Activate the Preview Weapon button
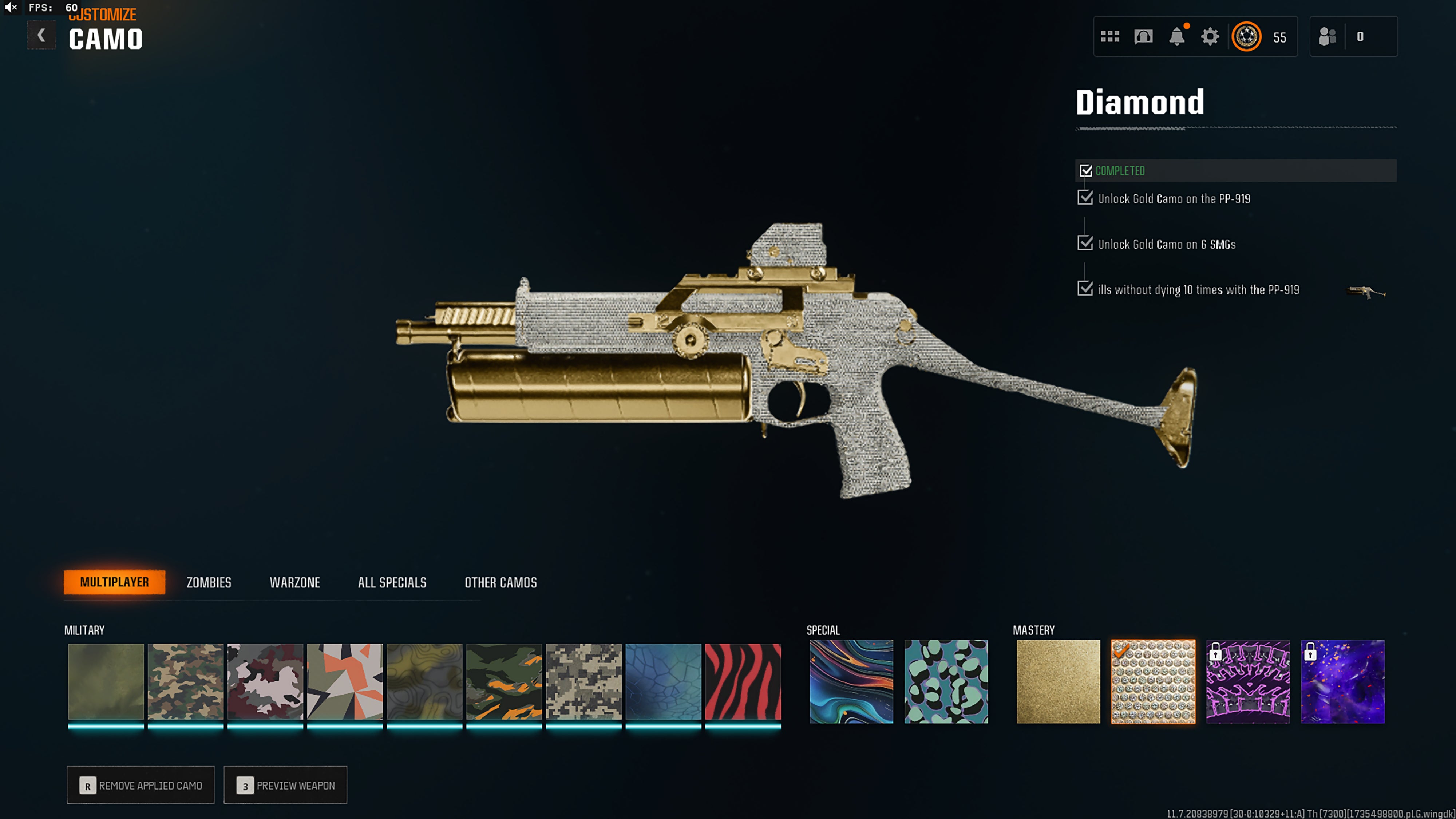 tap(285, 785)
